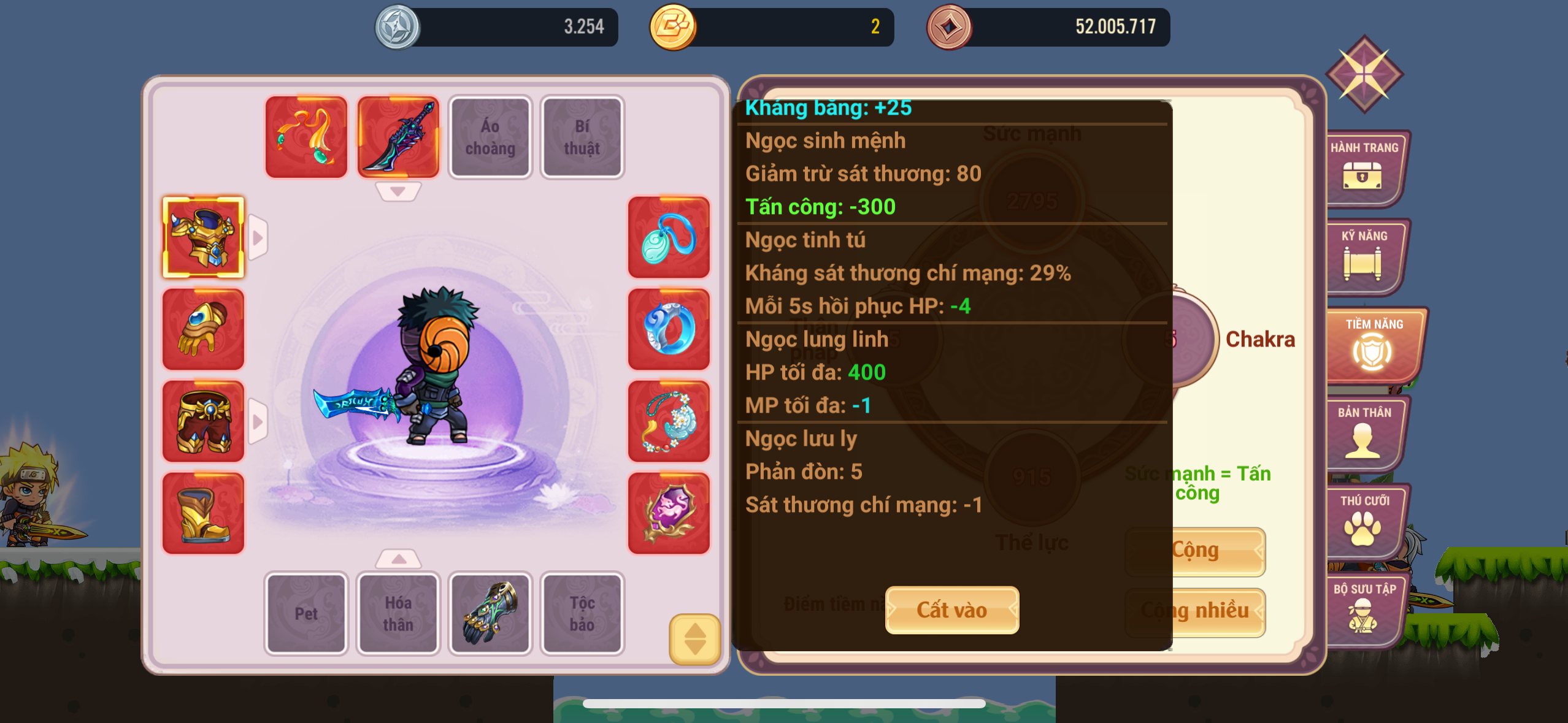Close the character panel with the X
1568x723 pixels.
[1364, 74]
